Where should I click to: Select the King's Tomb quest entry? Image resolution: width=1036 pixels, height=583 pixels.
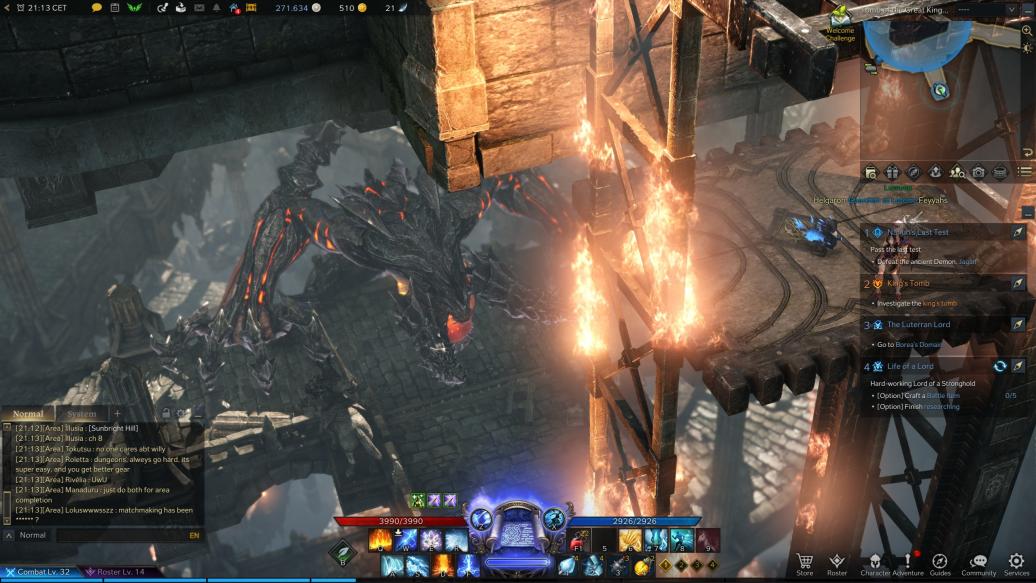[x=908, y=283]
